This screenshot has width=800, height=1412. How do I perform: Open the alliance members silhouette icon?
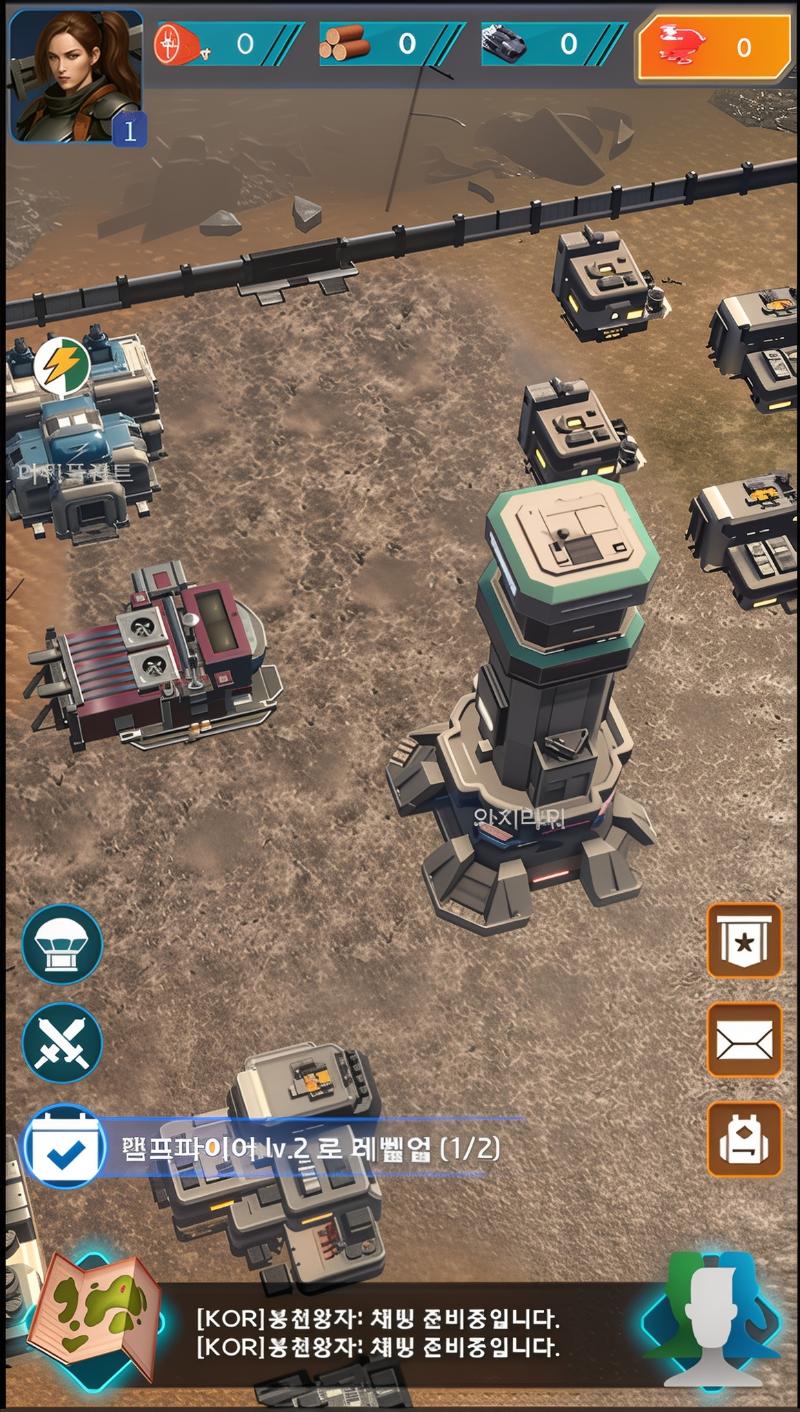click(711, 1320)
